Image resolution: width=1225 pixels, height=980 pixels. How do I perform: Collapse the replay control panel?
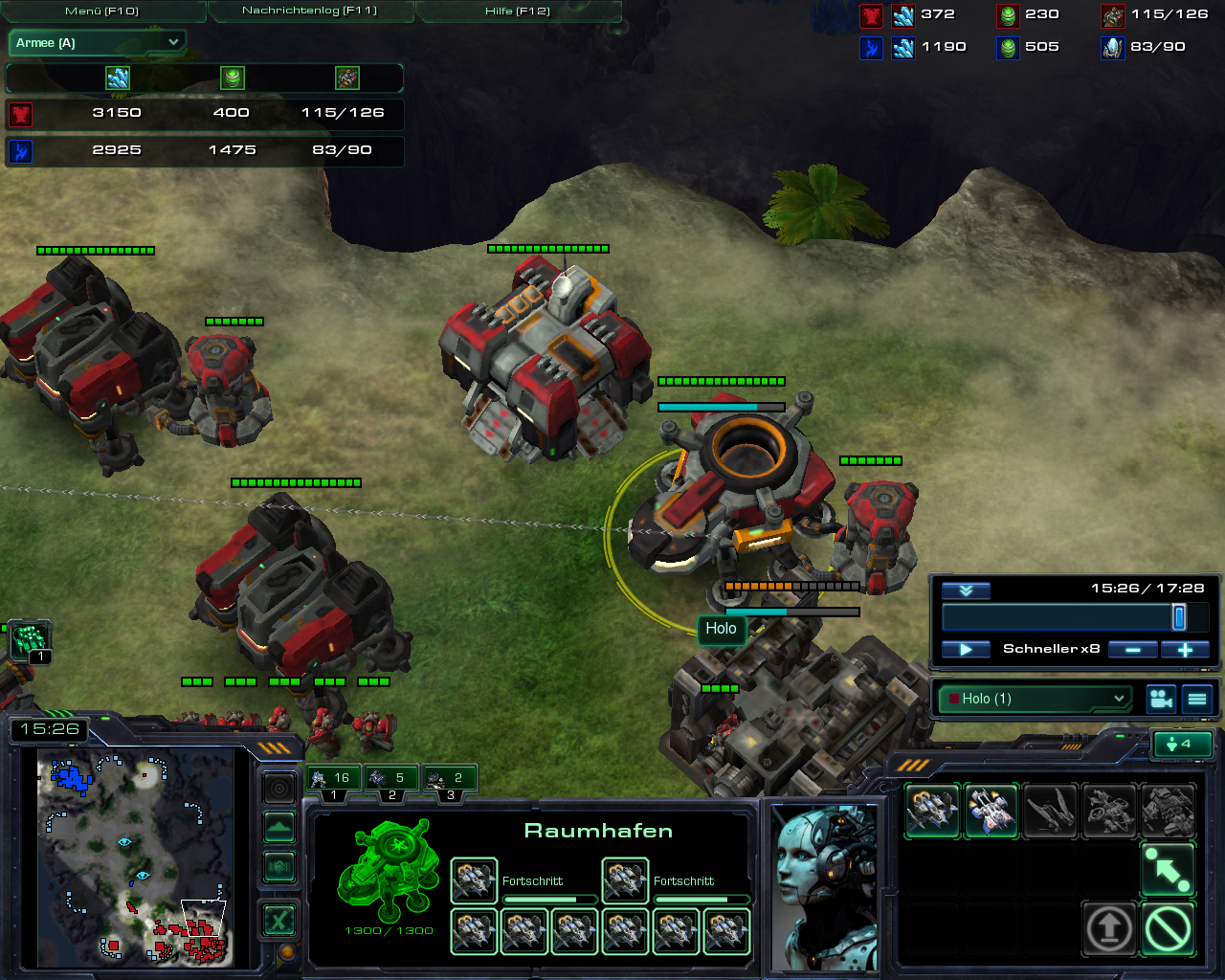(x=966, y=590)
